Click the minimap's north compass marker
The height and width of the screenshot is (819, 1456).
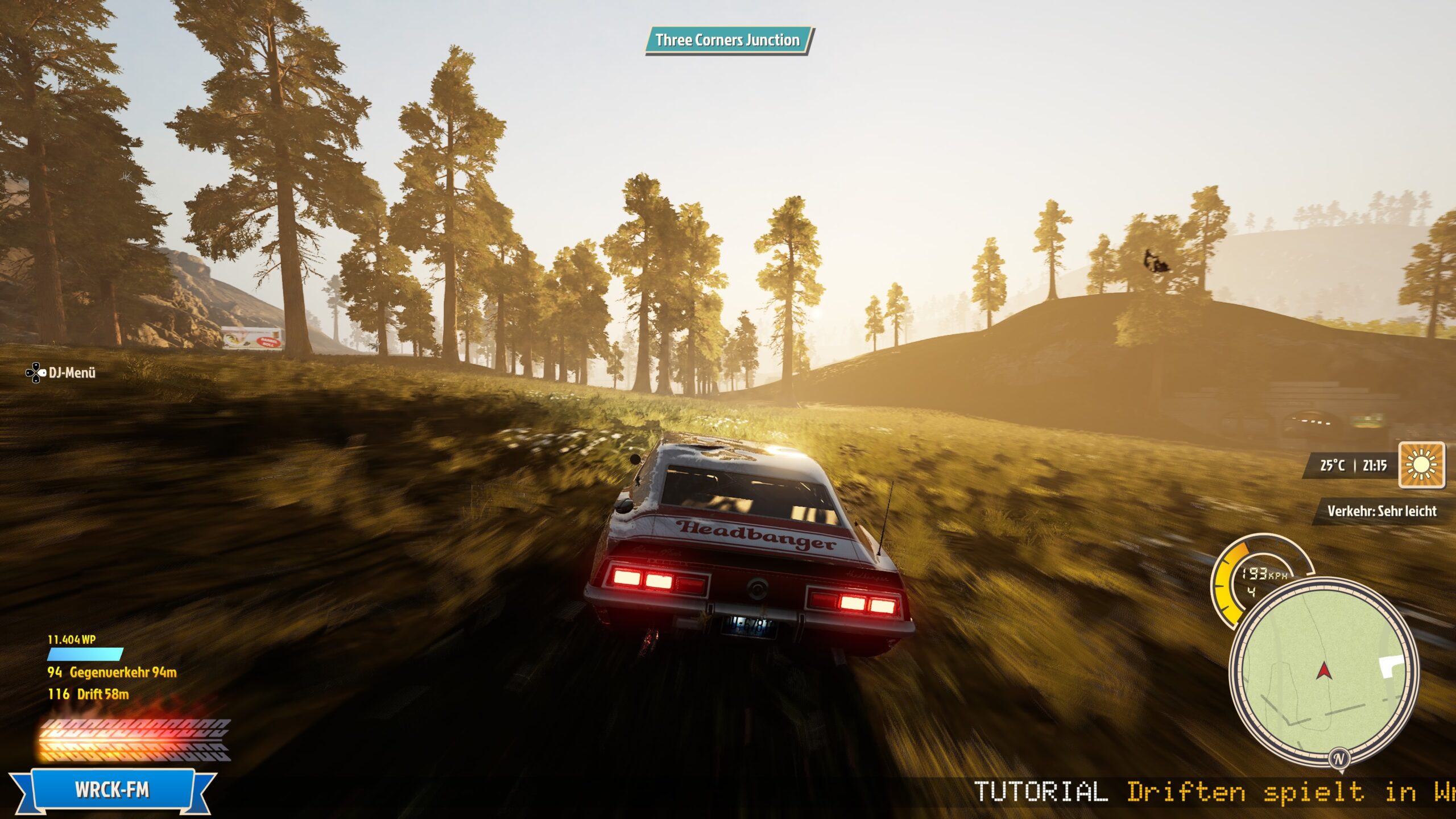point(1339,758)
